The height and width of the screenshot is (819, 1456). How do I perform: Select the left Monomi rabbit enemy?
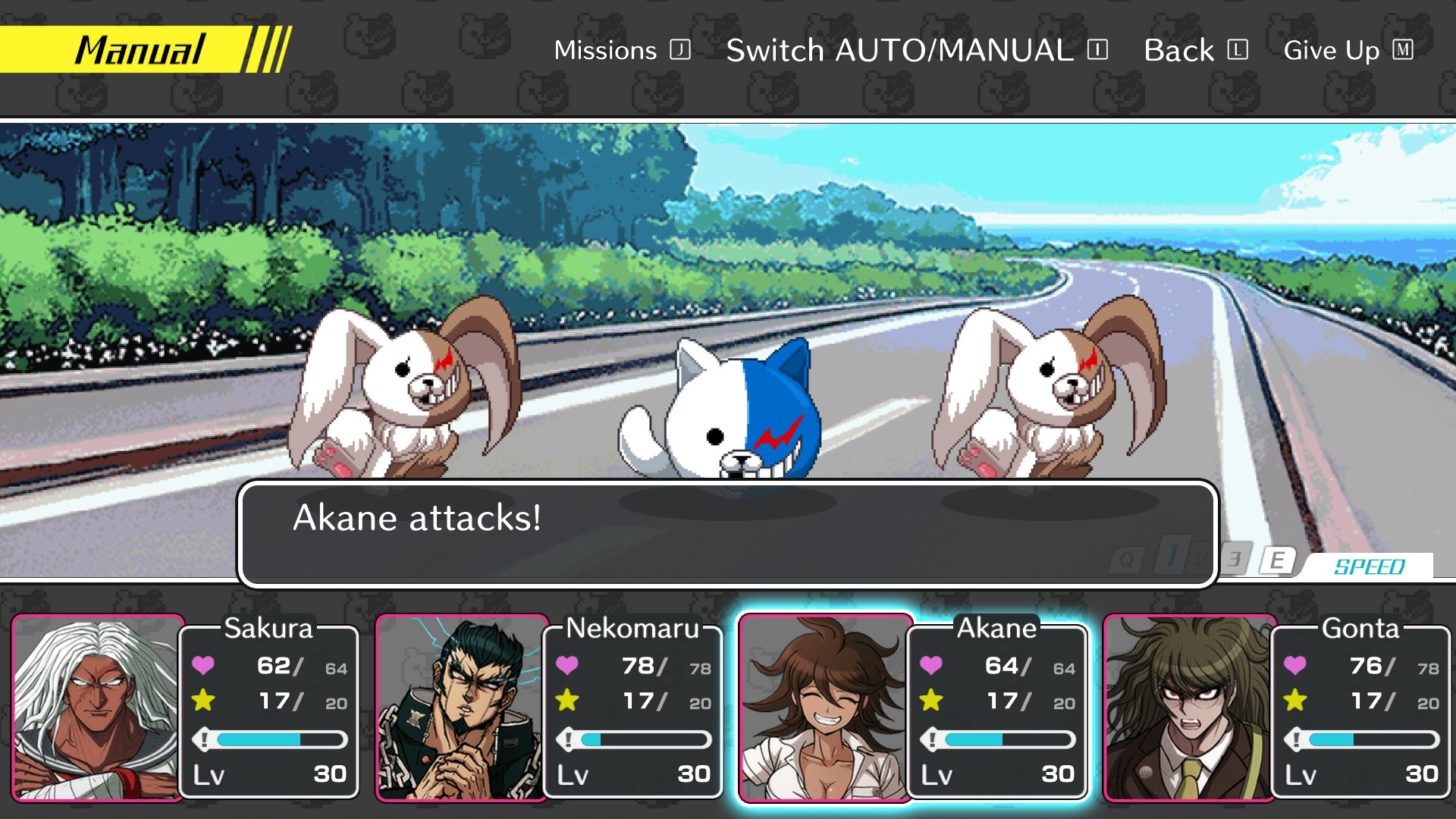(x=402, y=387)
